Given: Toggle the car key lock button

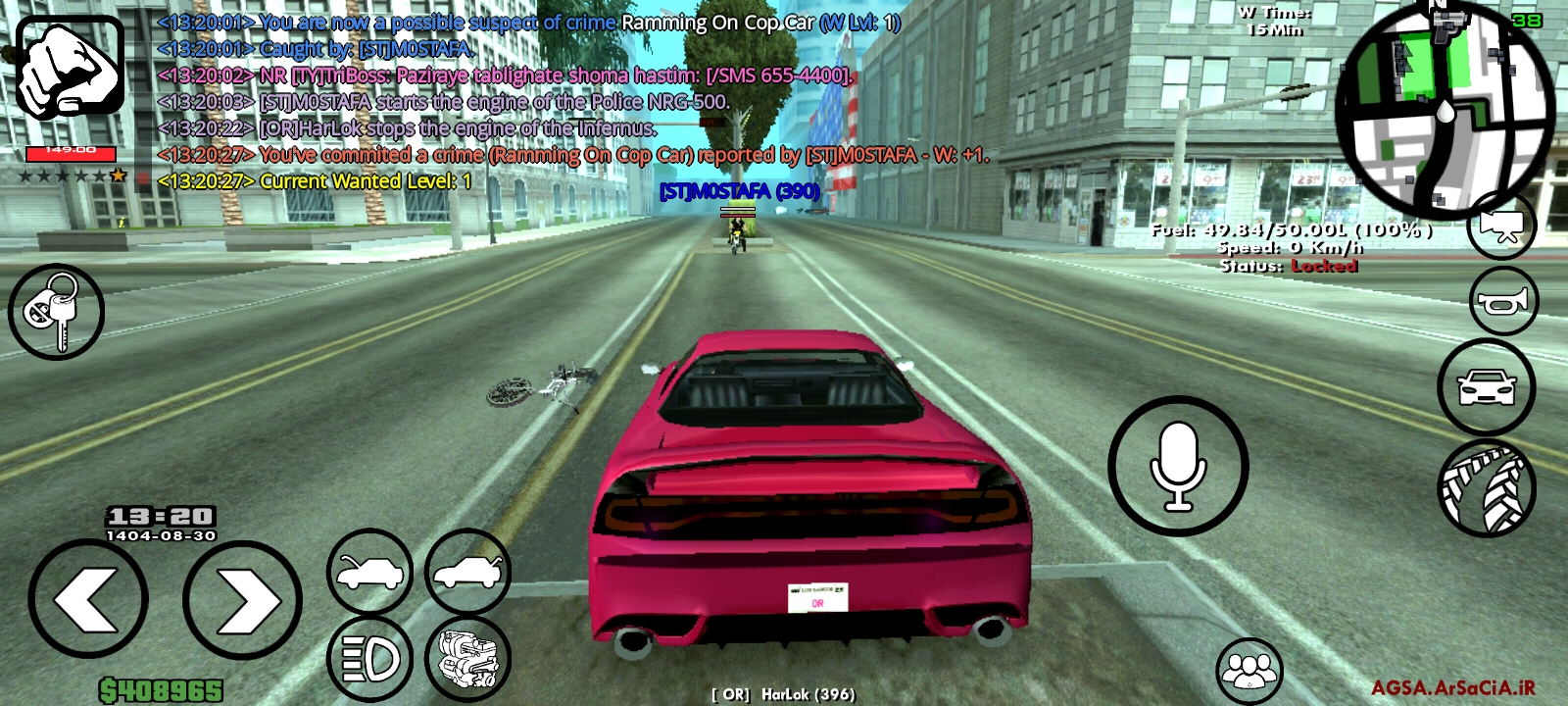Looking at the screenshot, I should click(x=56, y=312).
